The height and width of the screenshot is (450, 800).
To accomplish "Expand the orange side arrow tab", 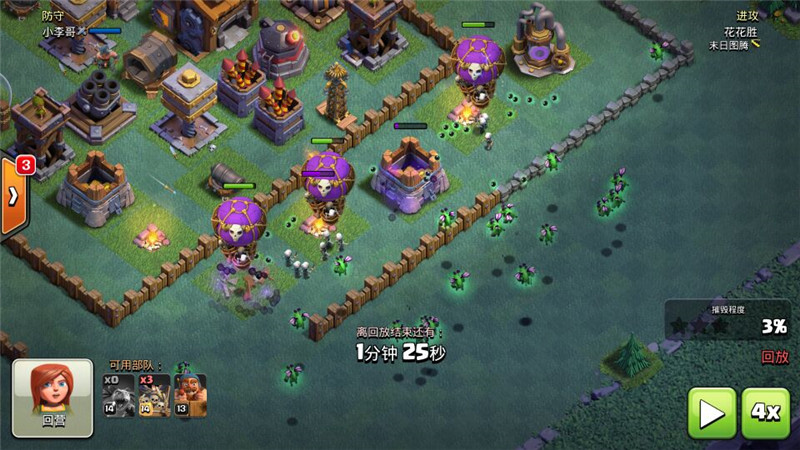I will [13, 196].
